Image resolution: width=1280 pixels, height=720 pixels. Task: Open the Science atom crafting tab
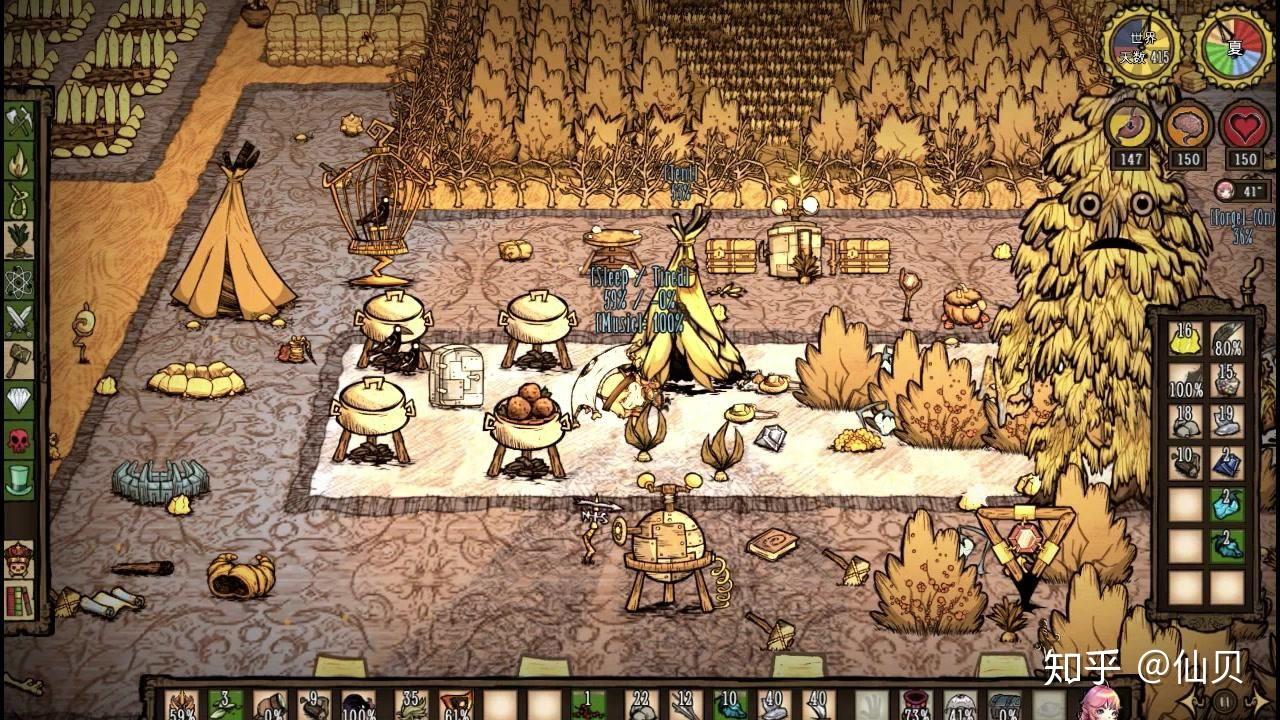(x=19, y=280)
